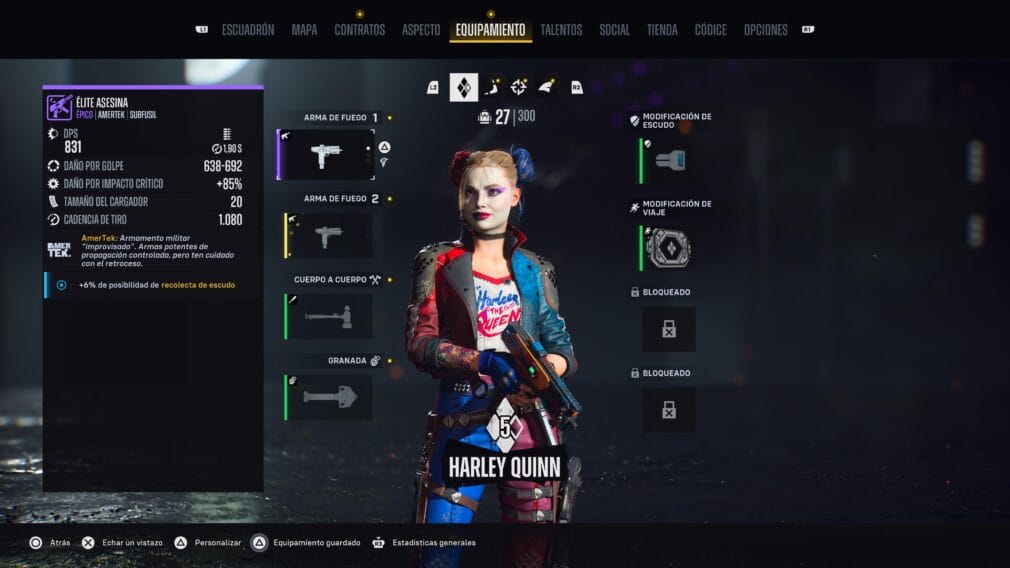Select the Equipamiento tab
Screen dimensions: 1010x568
pos(490,30)
